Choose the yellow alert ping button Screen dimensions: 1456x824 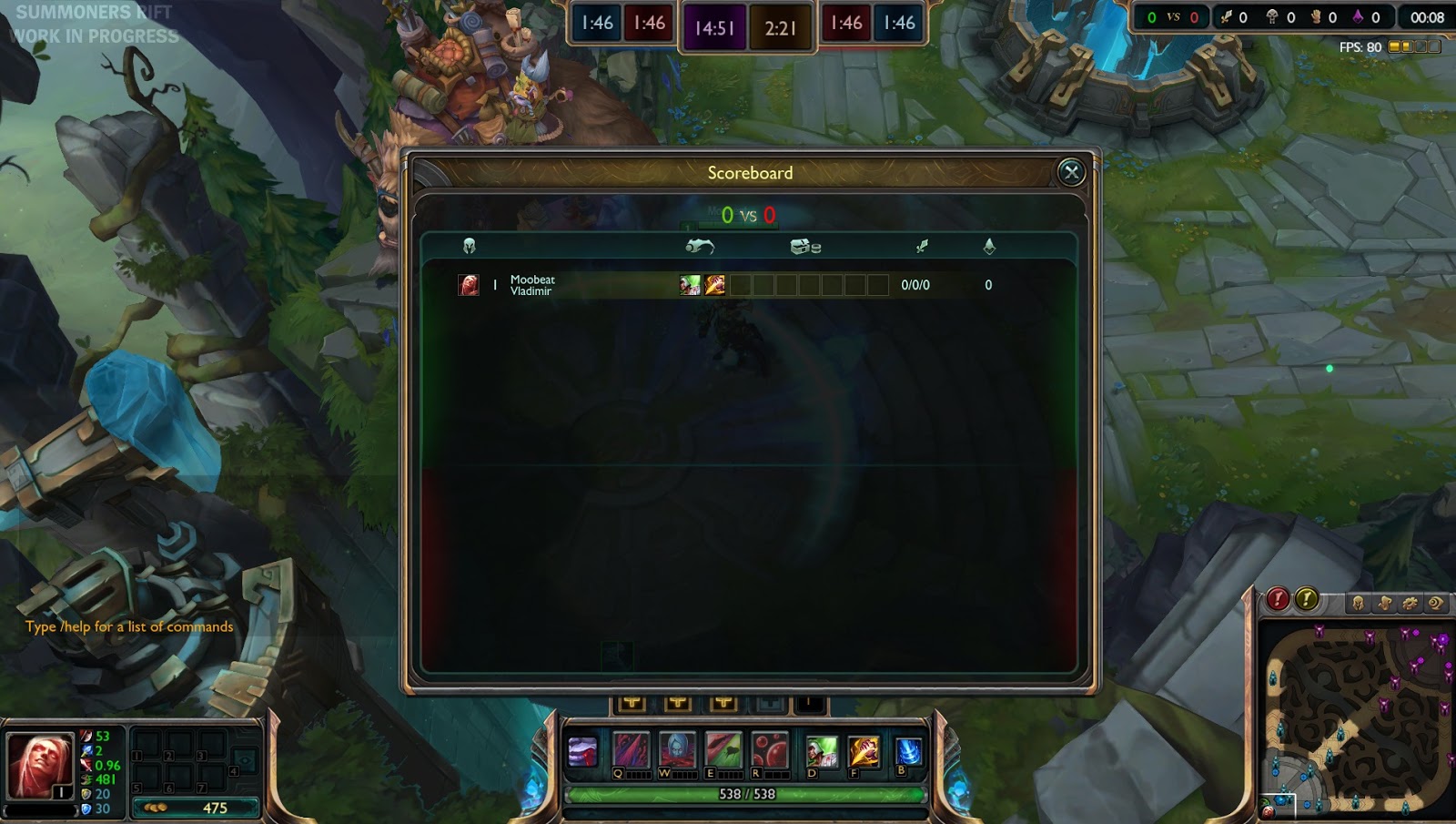(1307, 599)
